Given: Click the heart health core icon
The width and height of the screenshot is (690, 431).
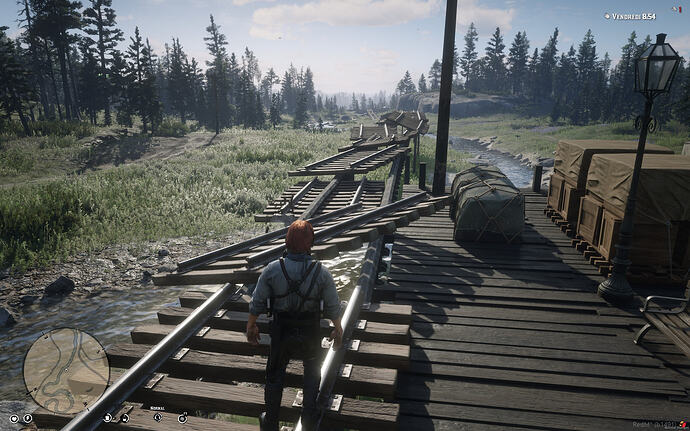Looking at the screenshot, I should tap(14, 418).
